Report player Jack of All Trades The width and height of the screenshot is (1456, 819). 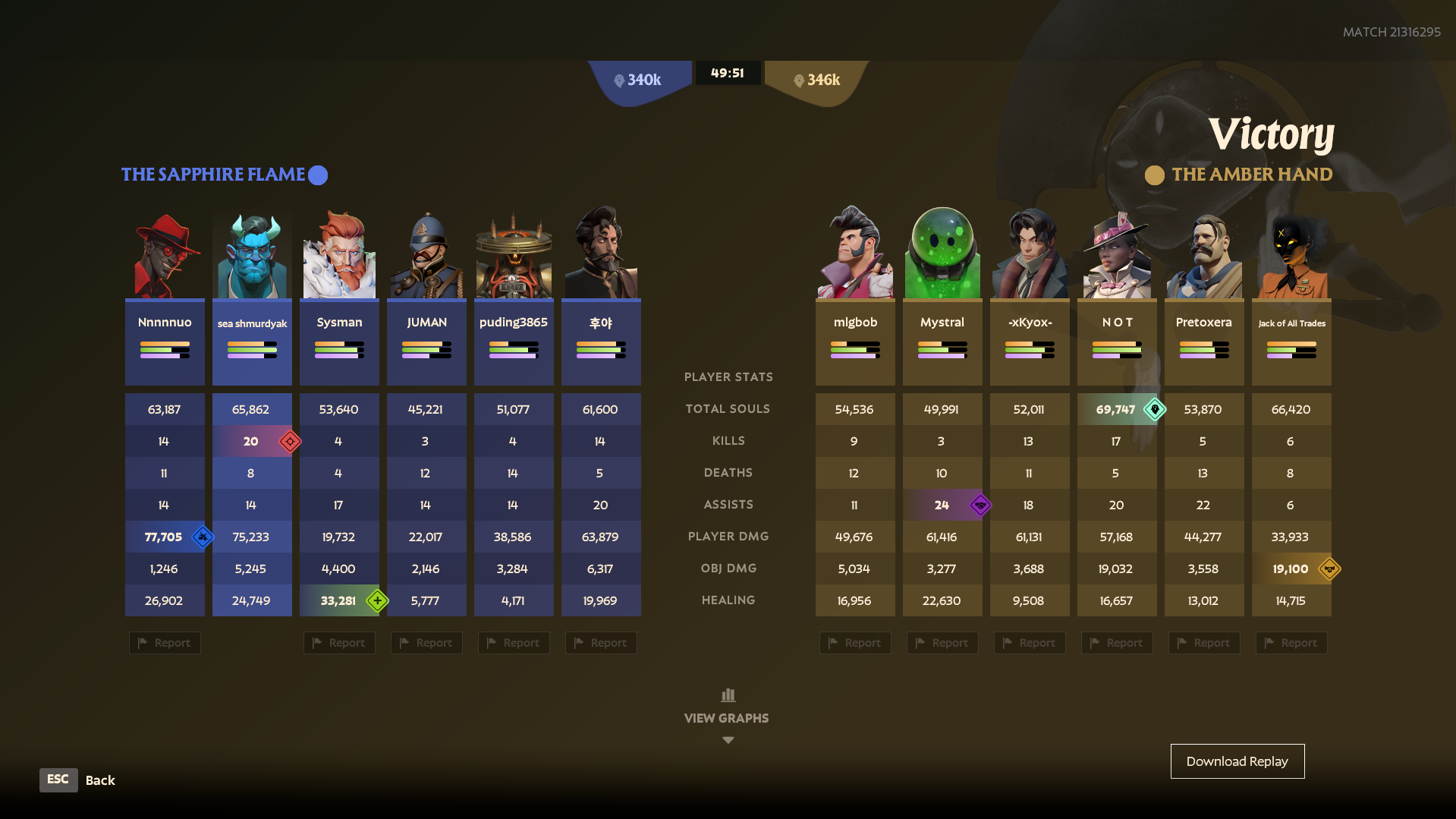point(1291,643)
